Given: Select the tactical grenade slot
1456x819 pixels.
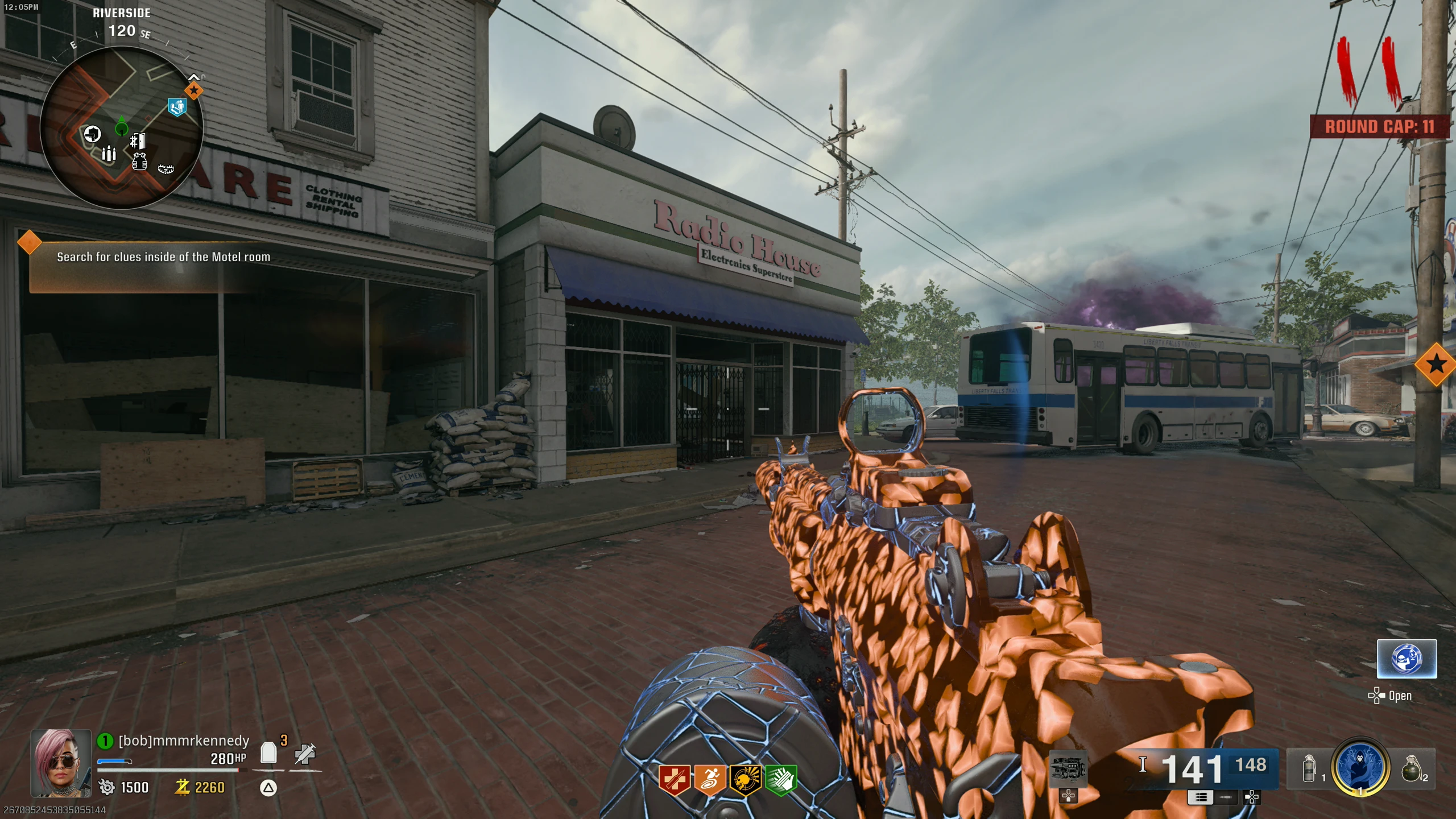Looking at the screenshot, I should click(x=1309, y=768).
